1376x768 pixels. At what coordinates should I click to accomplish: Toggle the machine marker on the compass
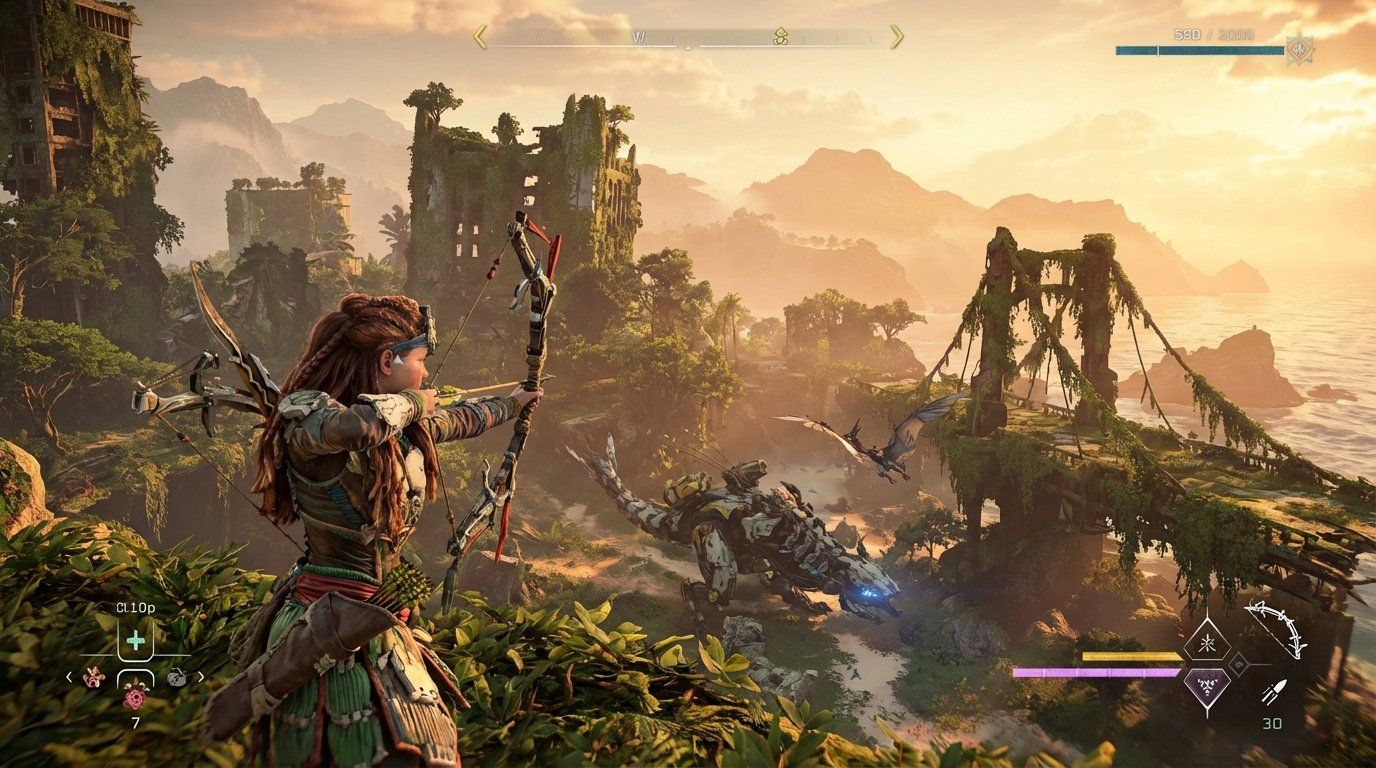pos(779,37)
